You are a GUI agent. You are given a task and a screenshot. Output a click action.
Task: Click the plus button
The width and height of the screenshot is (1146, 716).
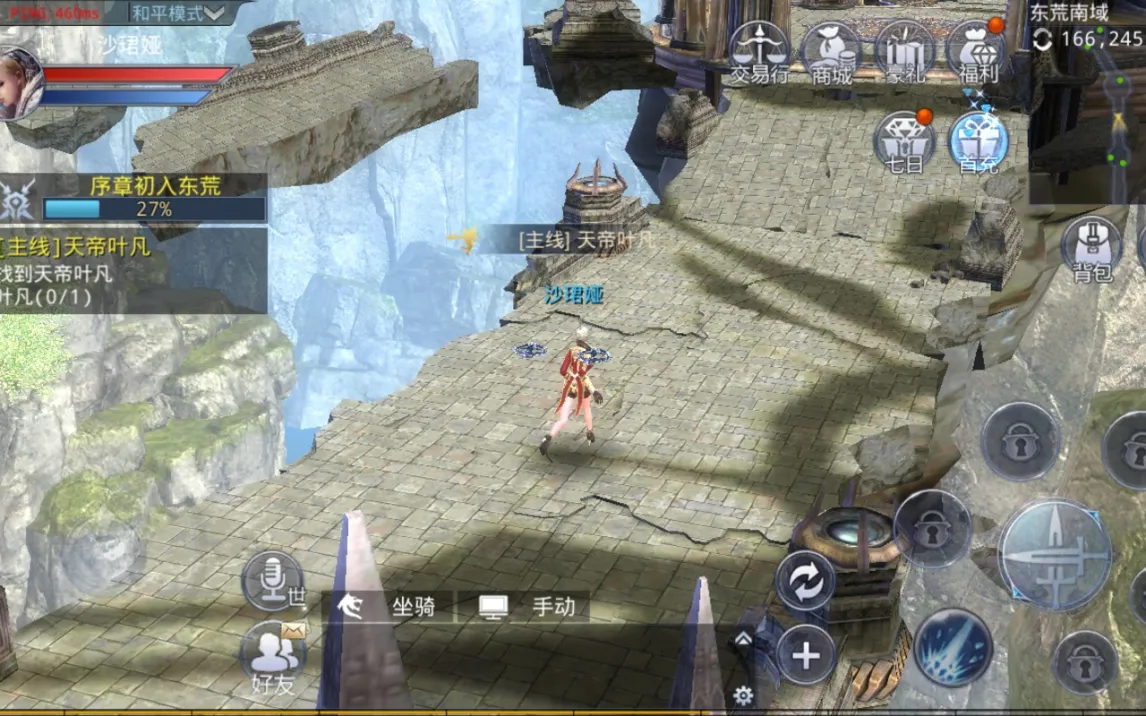pyautogui.click(x=805, y=655)
